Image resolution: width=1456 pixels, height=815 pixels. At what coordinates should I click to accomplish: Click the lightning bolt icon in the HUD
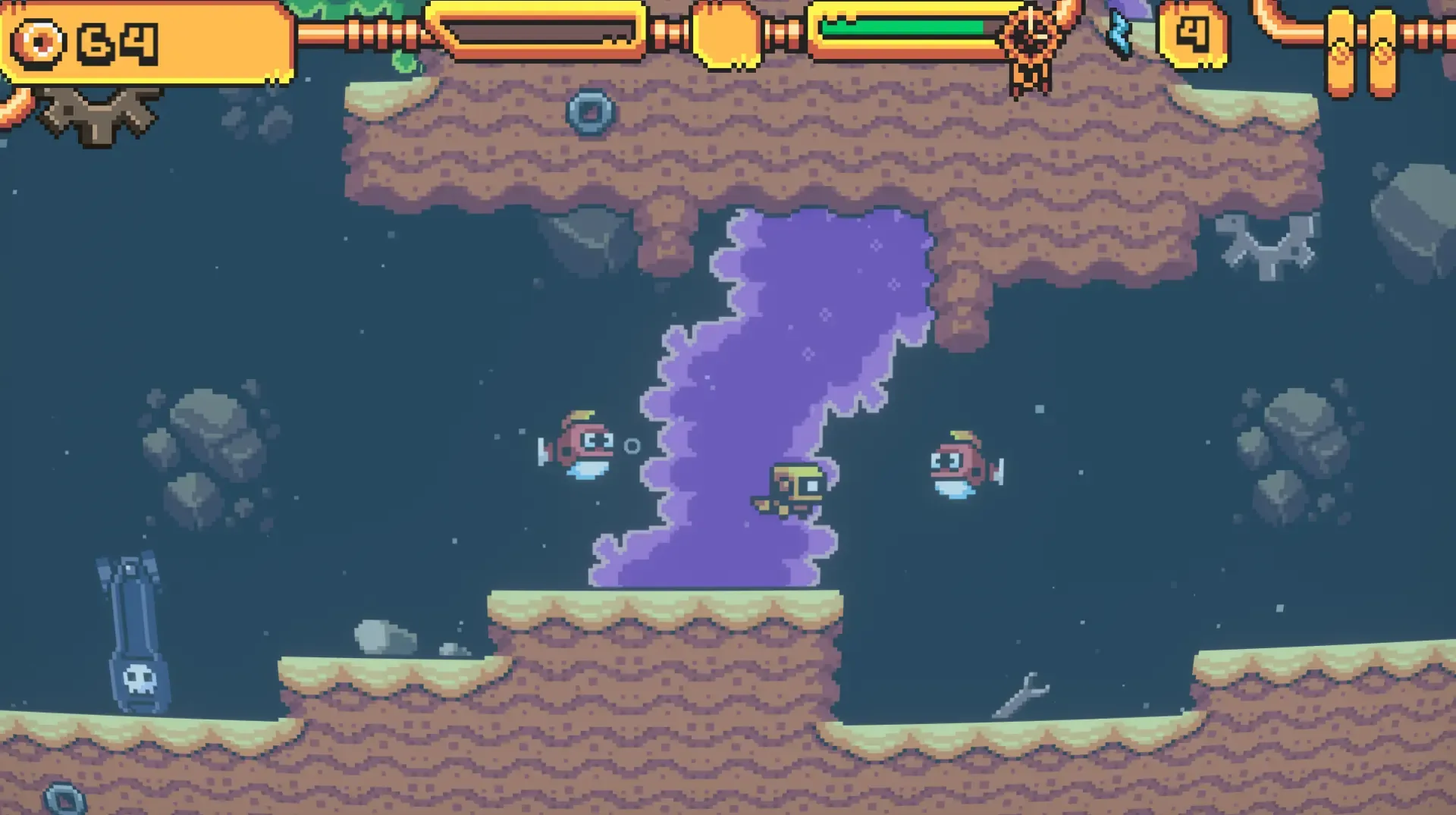pyautogui.click(x=1120, y=32)
